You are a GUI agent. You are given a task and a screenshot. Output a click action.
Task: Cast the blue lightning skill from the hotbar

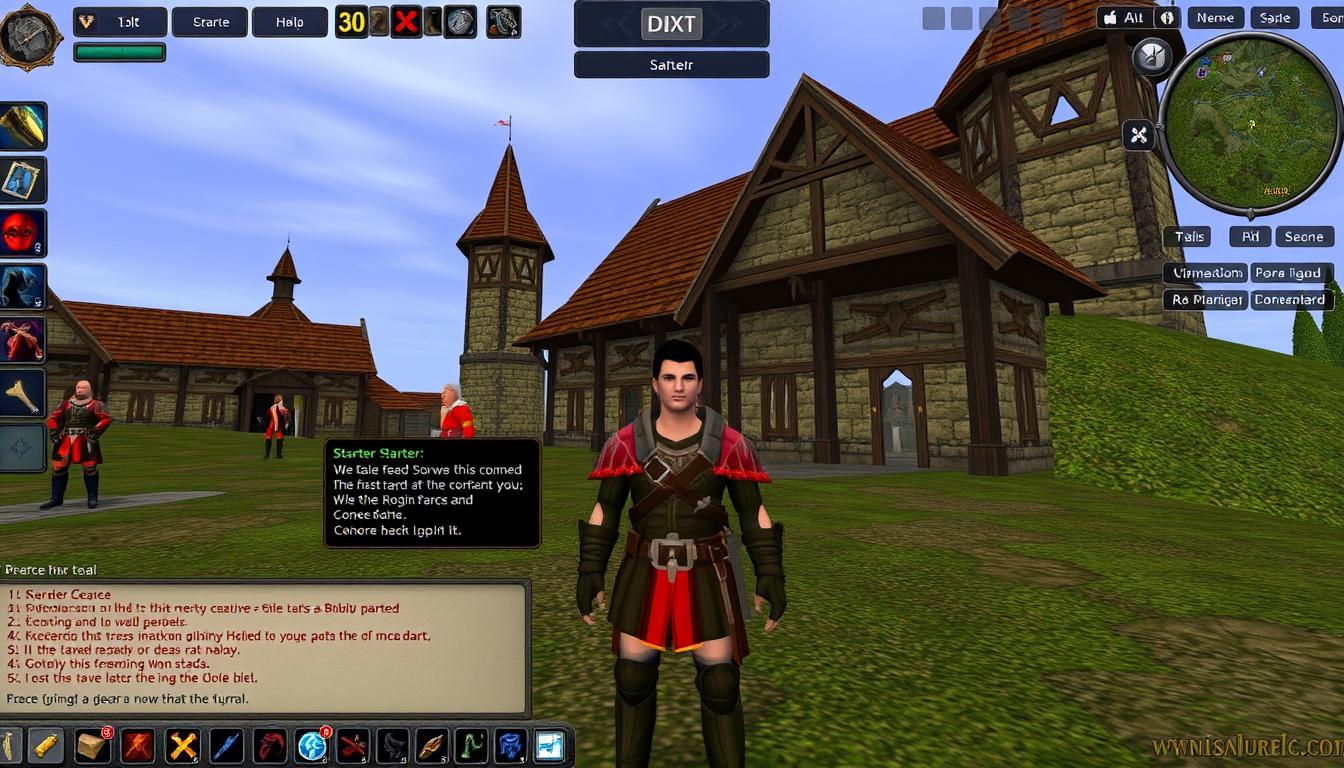pyautogui.click(x=227, y=745)
